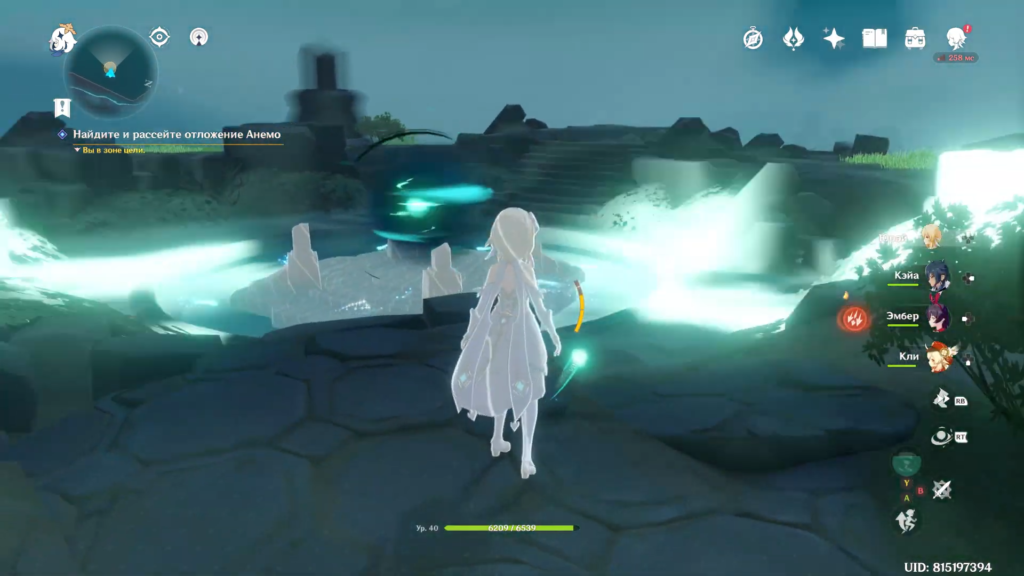This screenshot has width=1024, height=576.
Task: Open the backpack inventory
Action: pos(915,38)
